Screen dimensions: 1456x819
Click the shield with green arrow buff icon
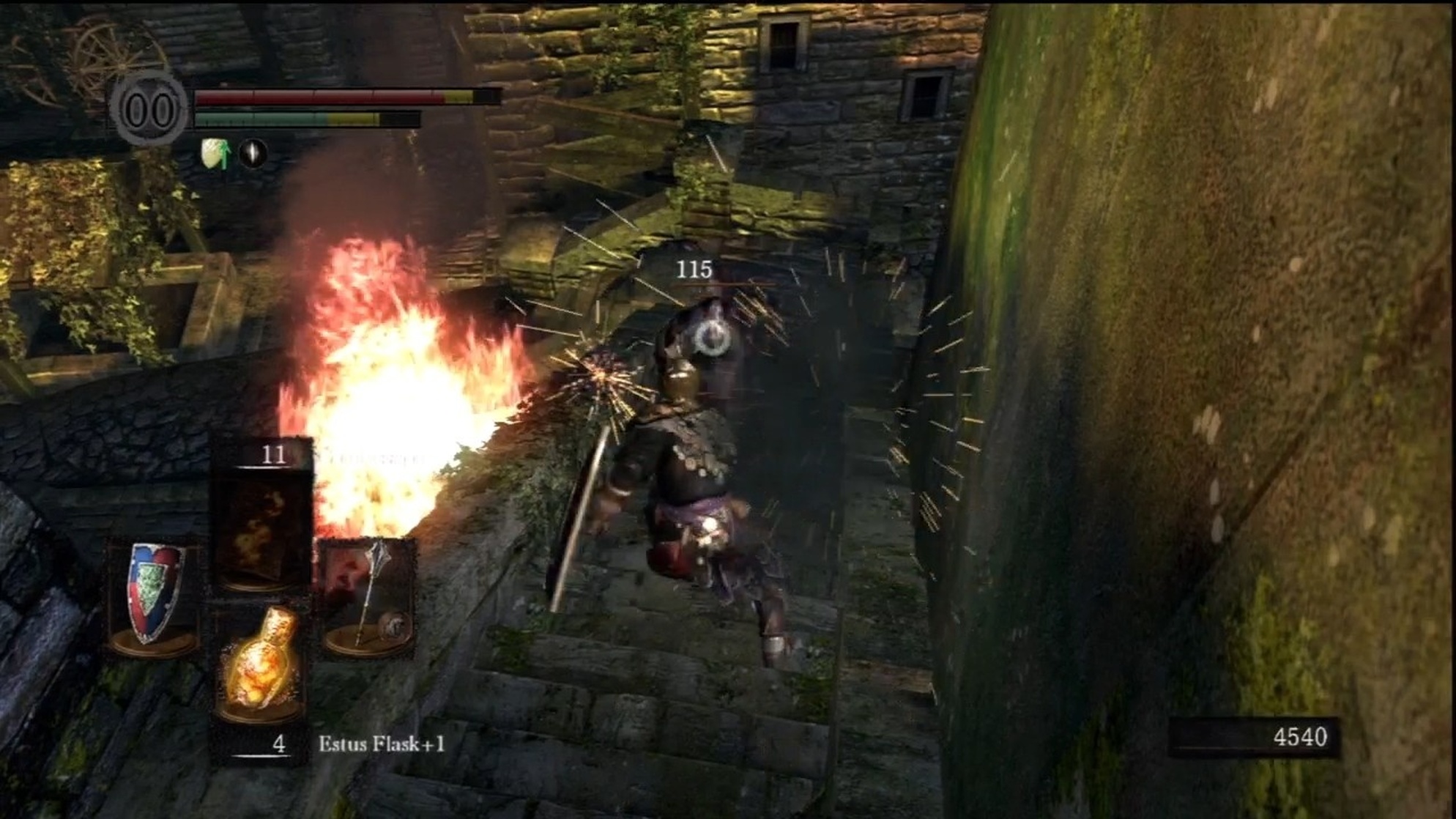tap(214, 154)
